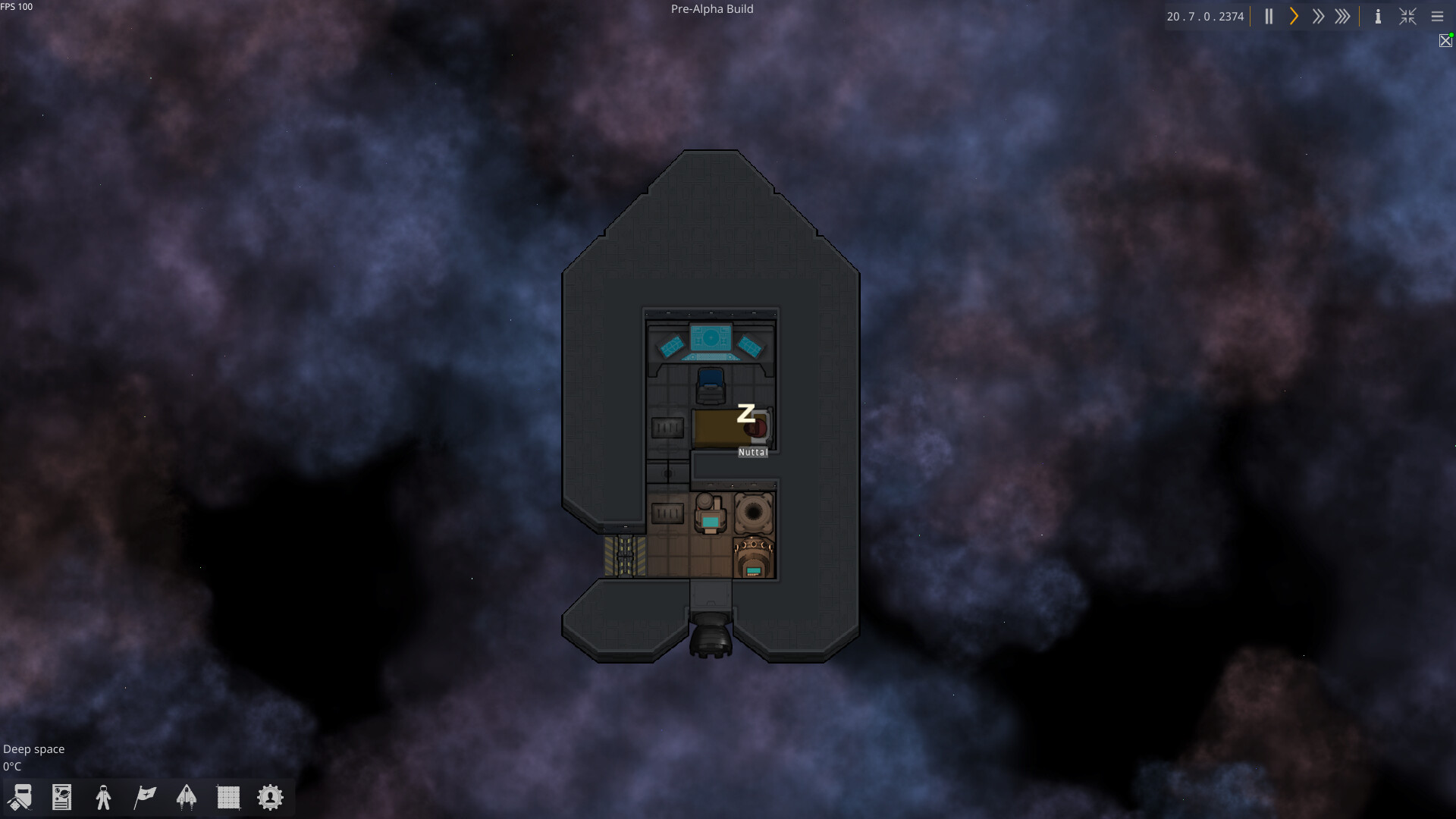
Task: Open the astronaut crew panel
Action: click(x=103, y=797)
